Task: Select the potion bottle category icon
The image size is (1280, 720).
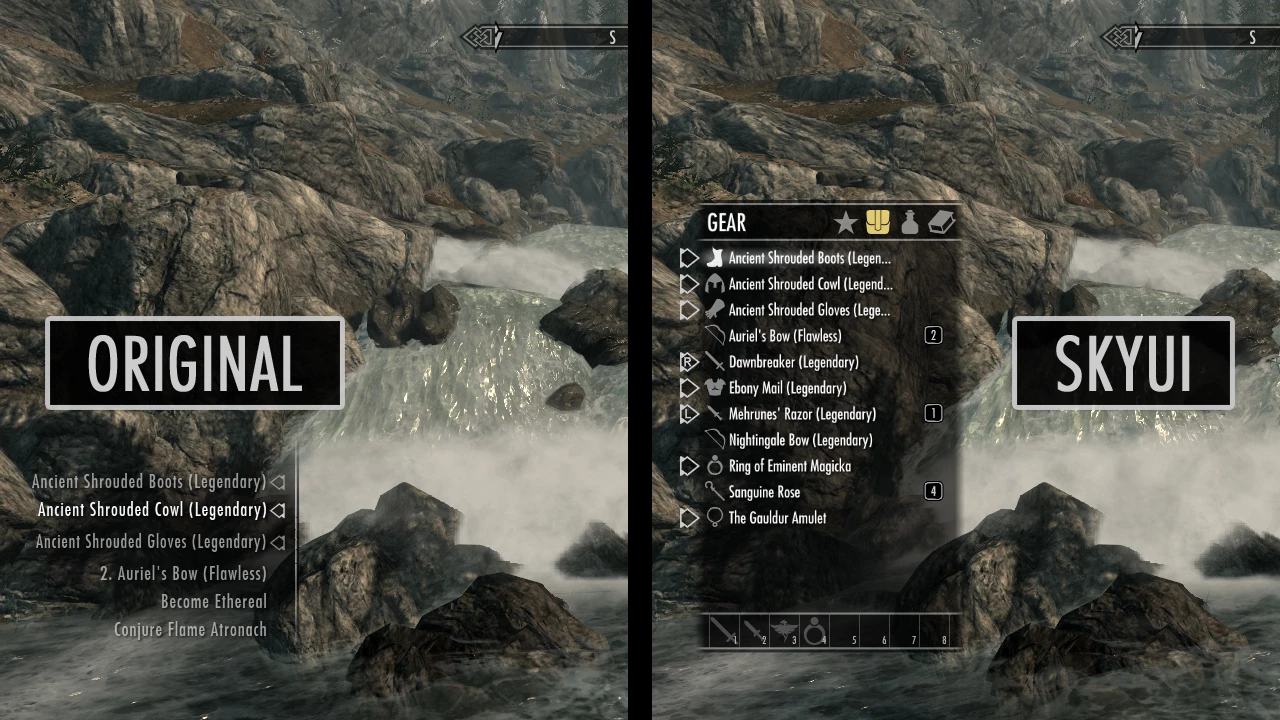Action: click(x=909, y=222)
